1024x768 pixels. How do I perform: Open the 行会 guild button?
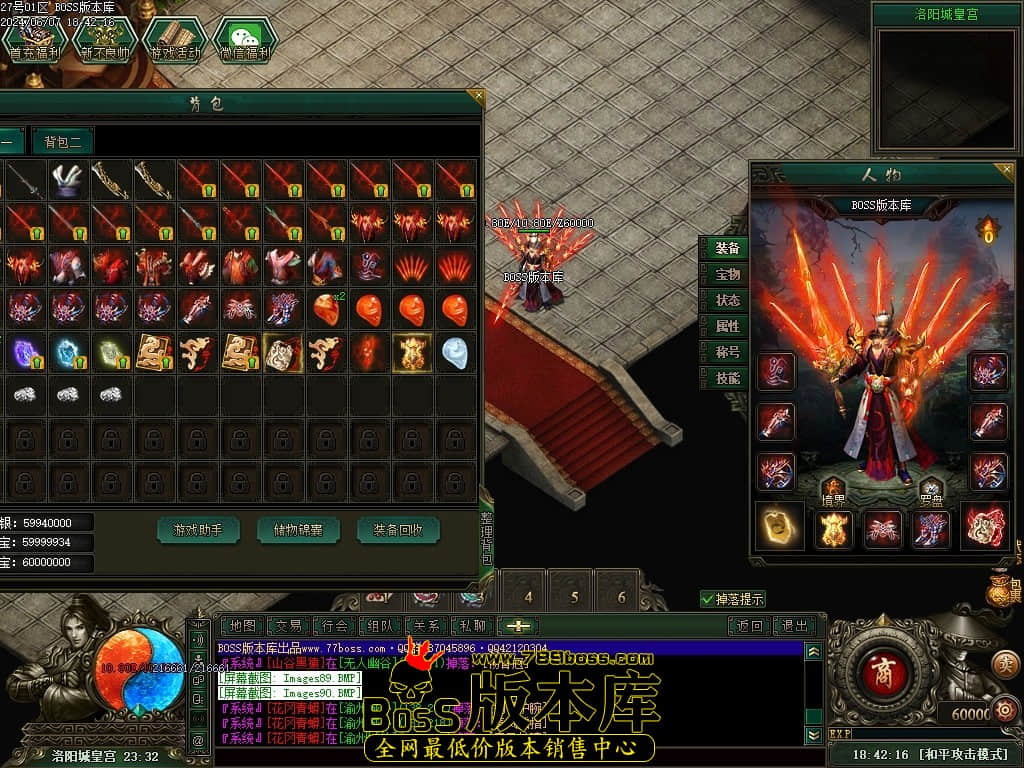click(333, 626)
